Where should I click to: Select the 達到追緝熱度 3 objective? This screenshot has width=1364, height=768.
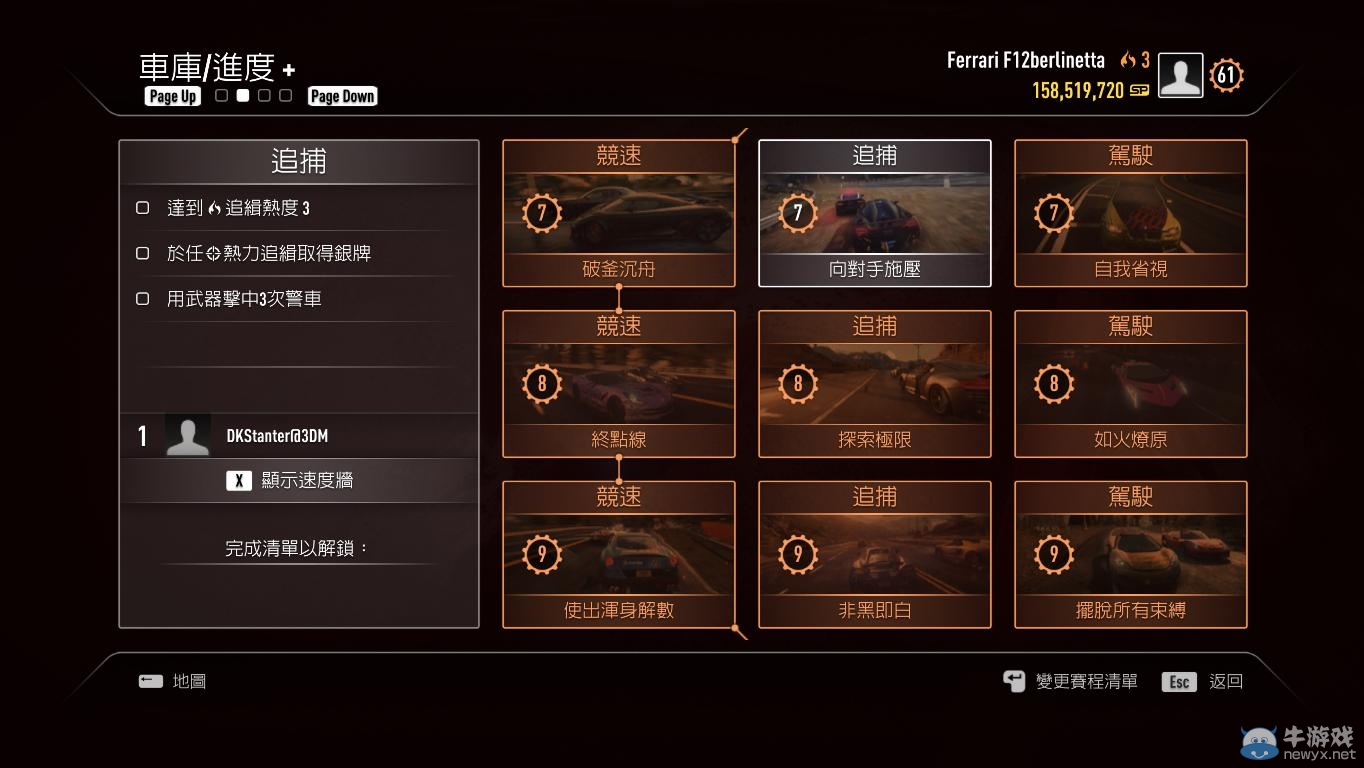coord(238,208)
